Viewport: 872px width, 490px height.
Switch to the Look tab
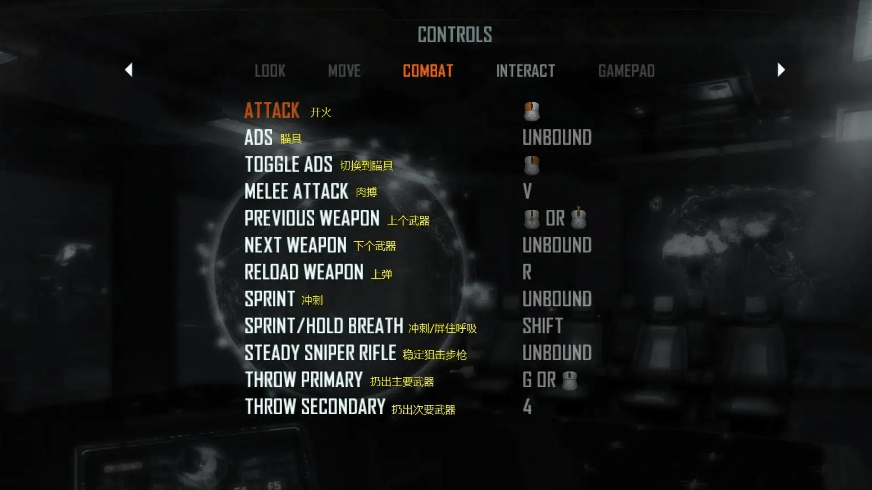click(x=270, y=71)
